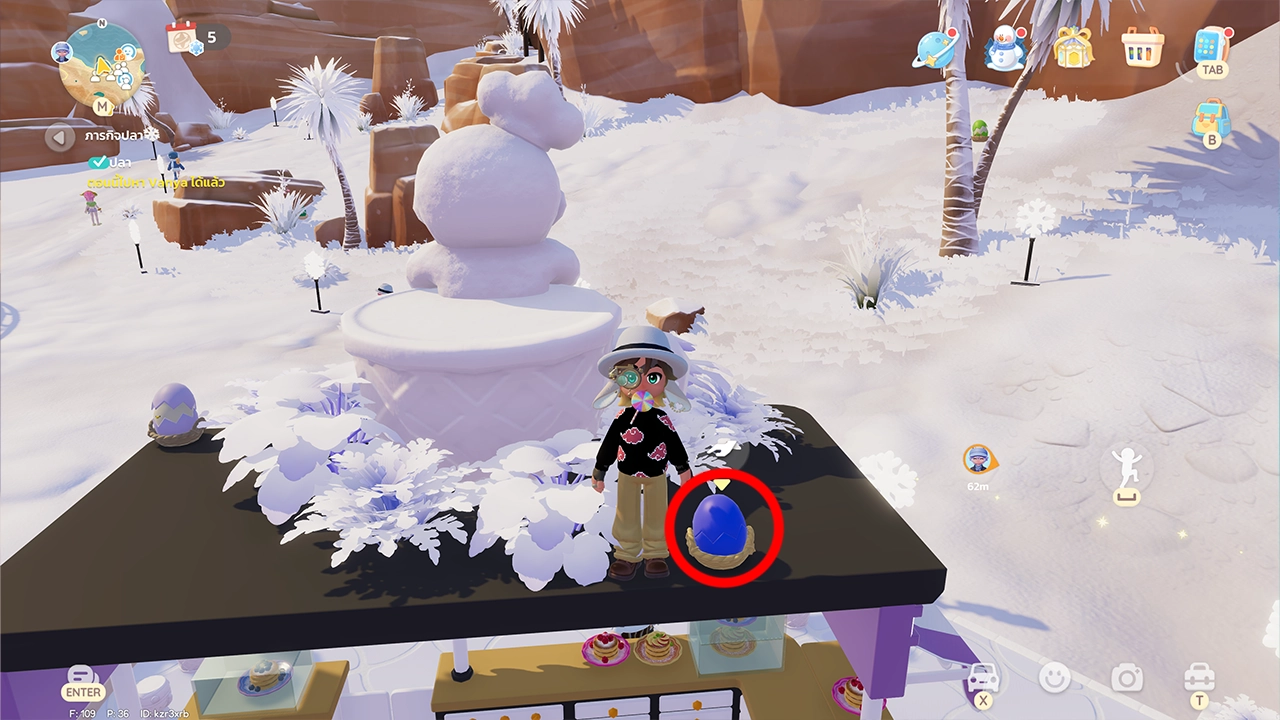This screenshot has width=1280, height=720.
Task: Click the friend avatar marker showing 62m
Action: [x=977, y=459]
